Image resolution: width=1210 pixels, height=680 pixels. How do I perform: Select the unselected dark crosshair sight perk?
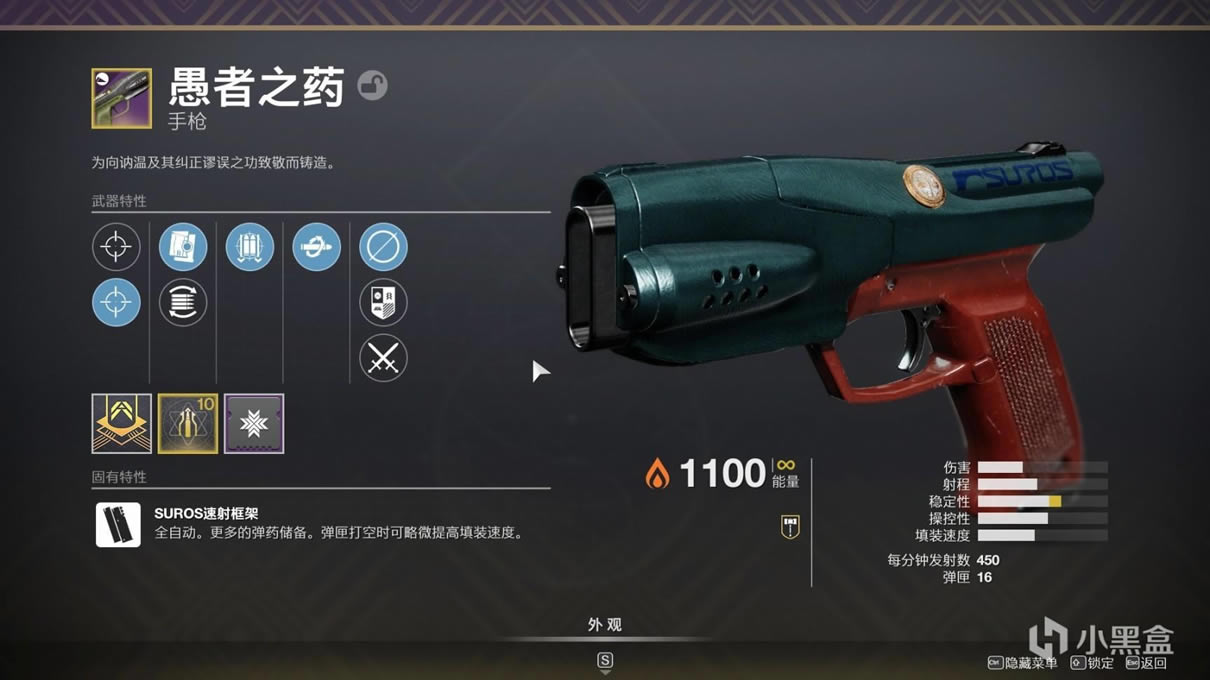[116, 247]
